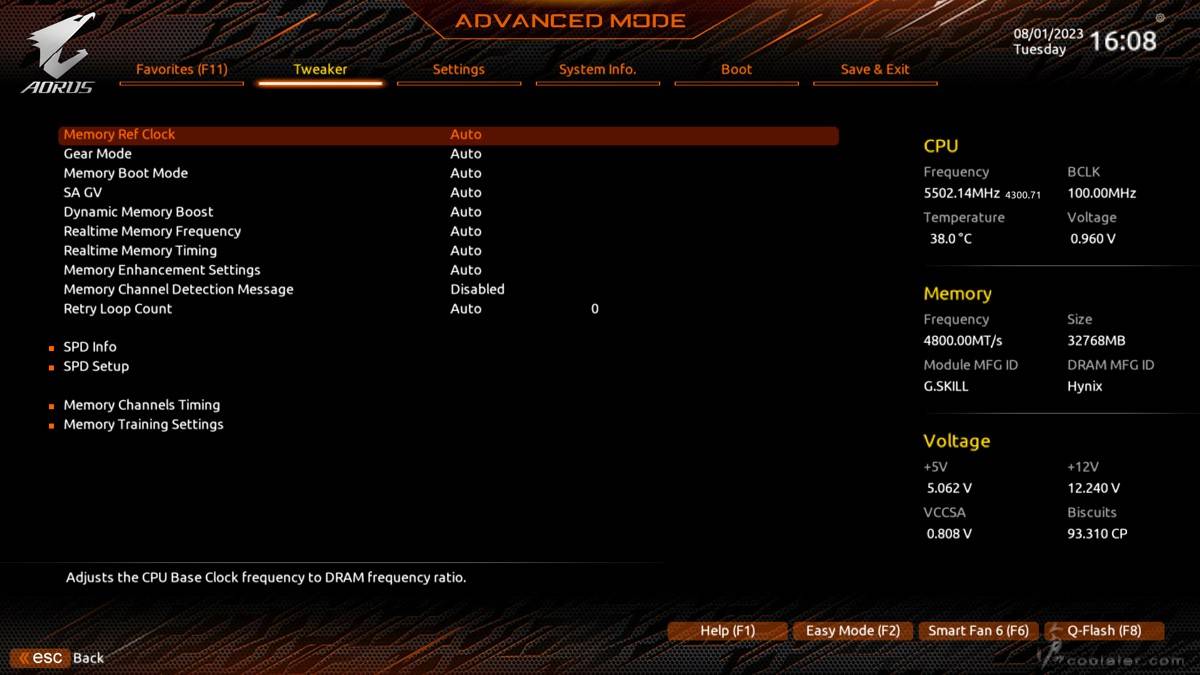This screenshot has height=675, width=1200.
Task: Go to the Save & Exit tab
Action: click(x=875, y=69)
